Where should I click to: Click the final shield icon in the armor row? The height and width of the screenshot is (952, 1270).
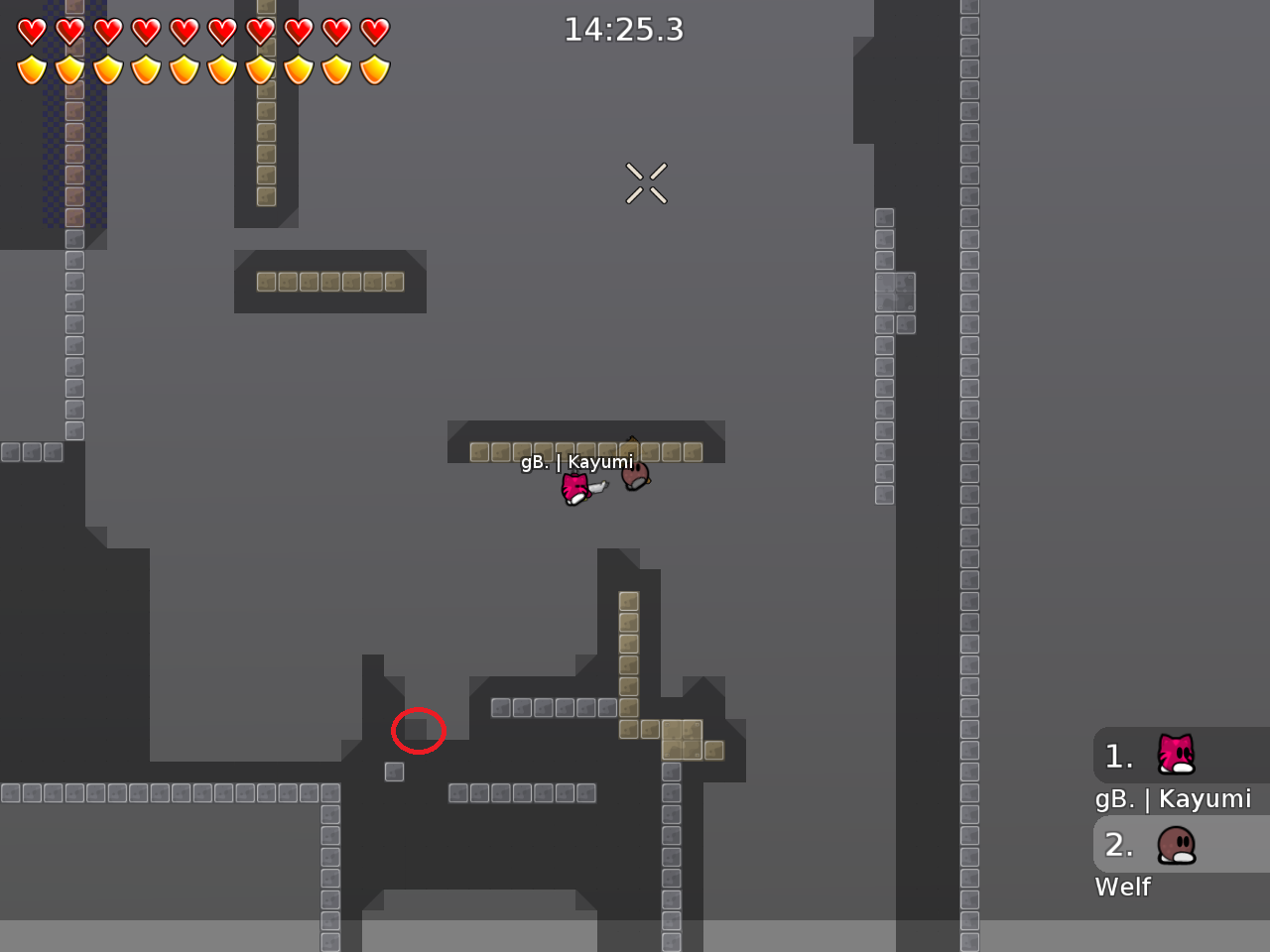[375, 70]
